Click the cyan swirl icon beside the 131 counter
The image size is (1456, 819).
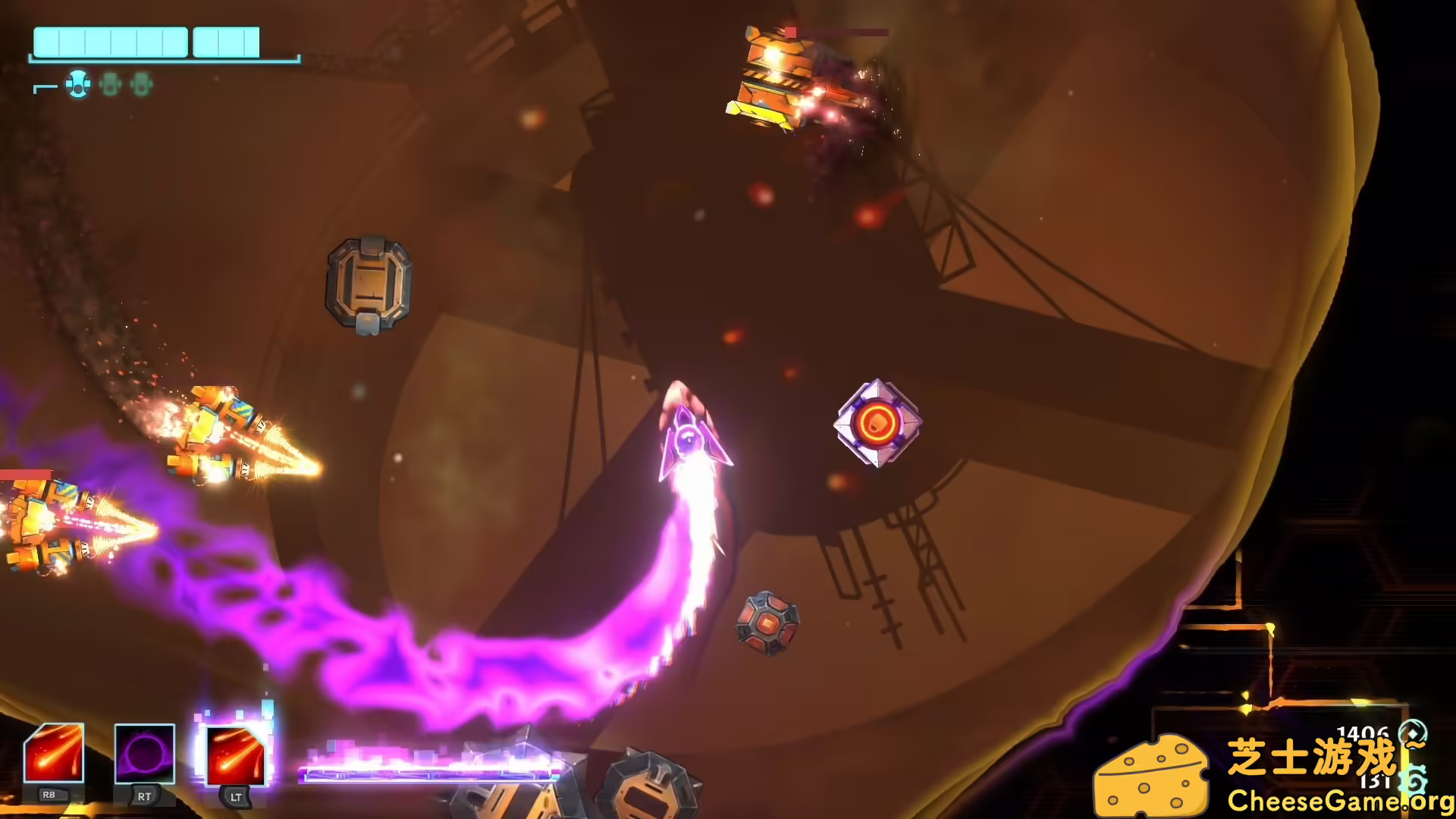(1414, 780)
